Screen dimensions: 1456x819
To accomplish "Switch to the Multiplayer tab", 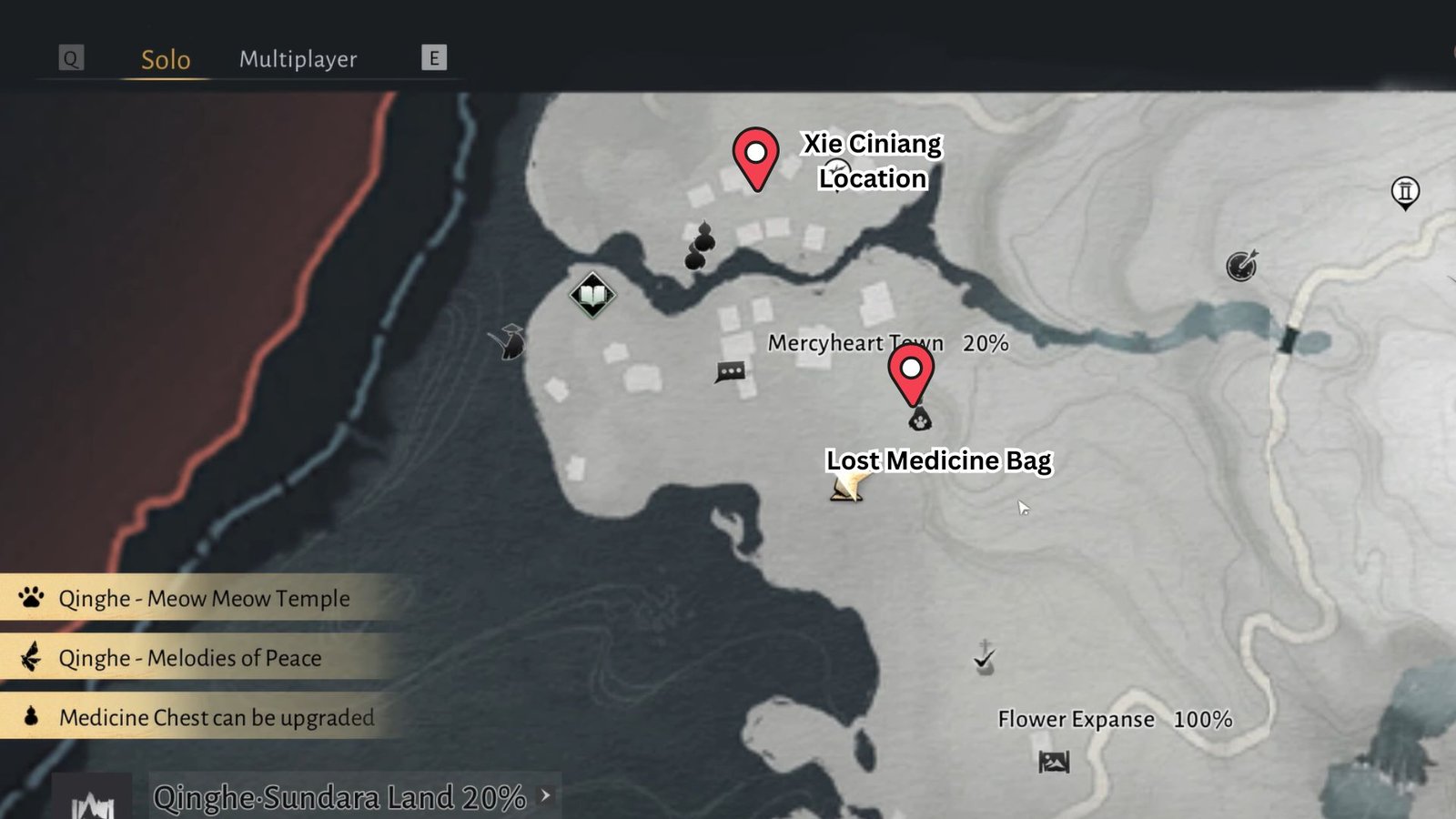I will [298, 60].
